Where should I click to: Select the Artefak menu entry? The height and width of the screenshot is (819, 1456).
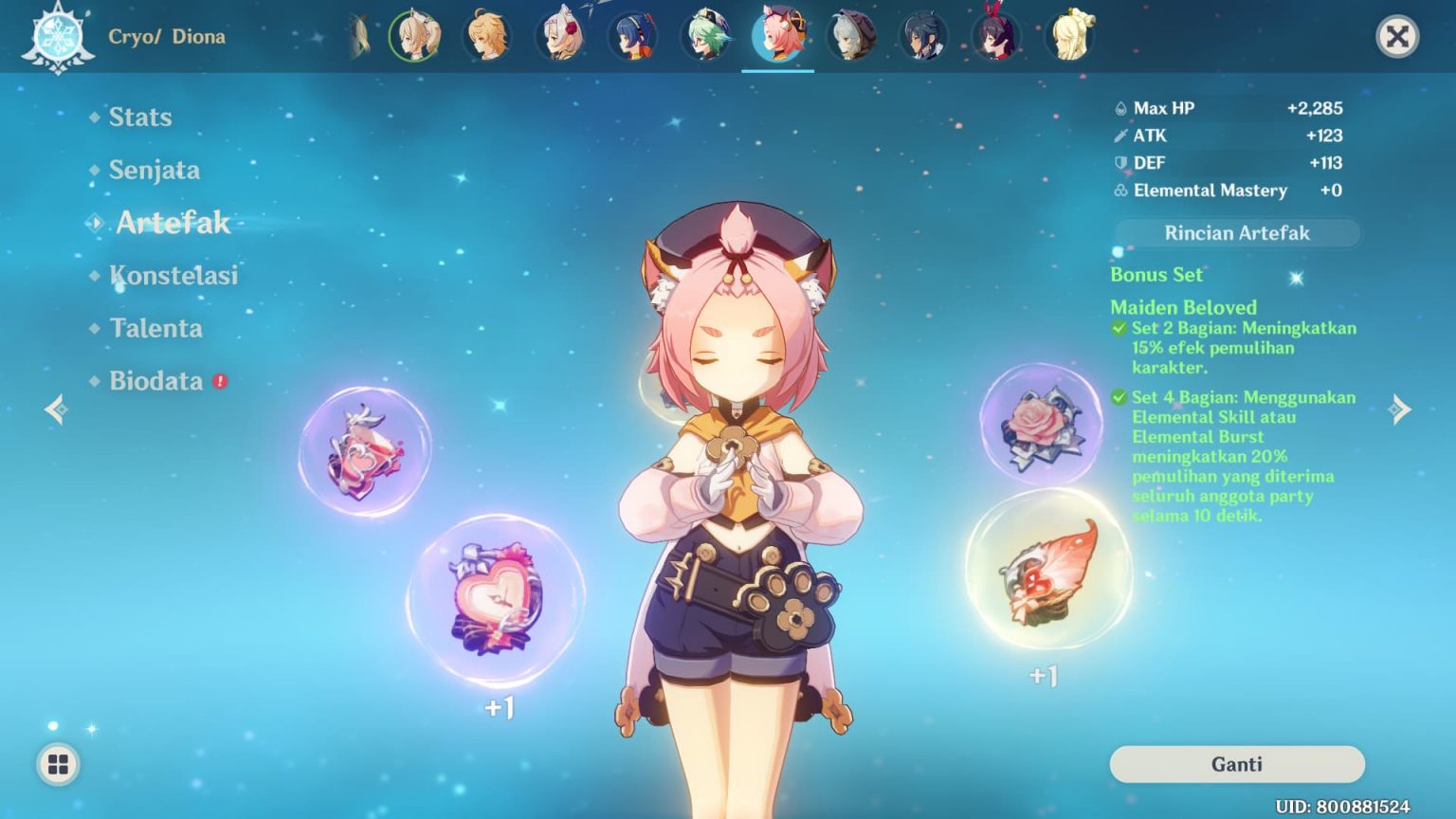(x=173, y=223)
